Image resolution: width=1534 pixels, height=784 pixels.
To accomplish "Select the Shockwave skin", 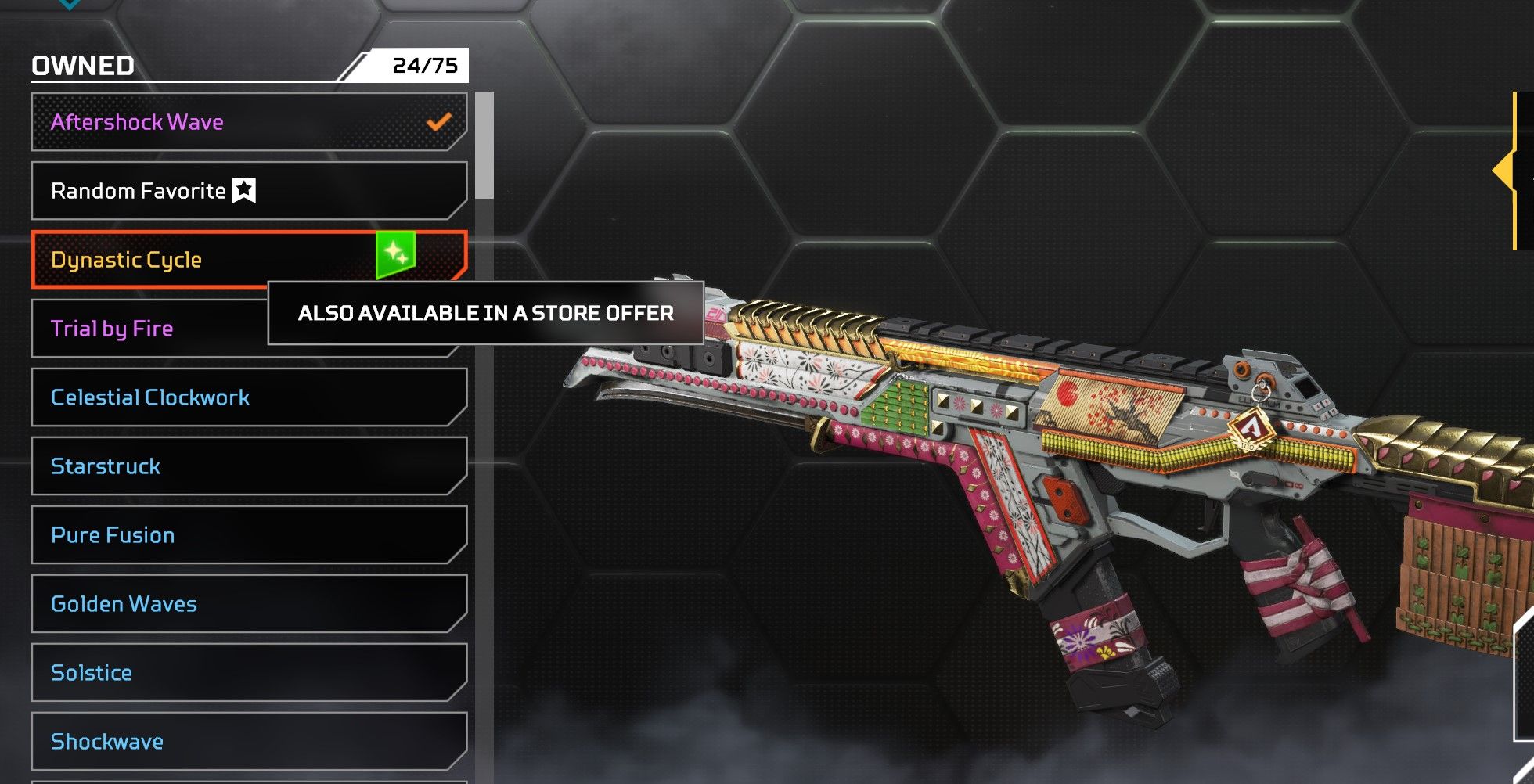I will click(x=235, y=742).
